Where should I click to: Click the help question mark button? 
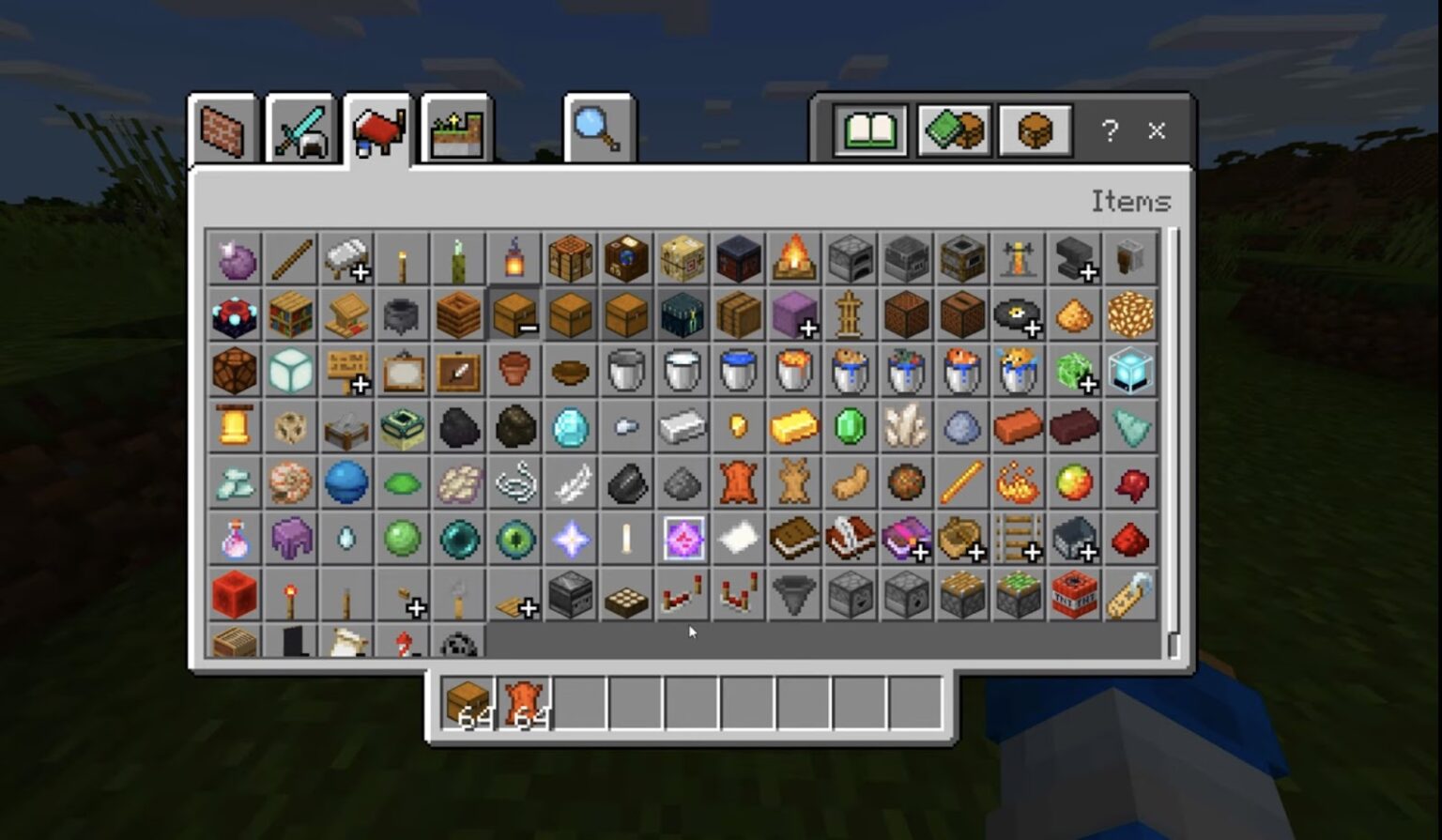coord(1110,131)
